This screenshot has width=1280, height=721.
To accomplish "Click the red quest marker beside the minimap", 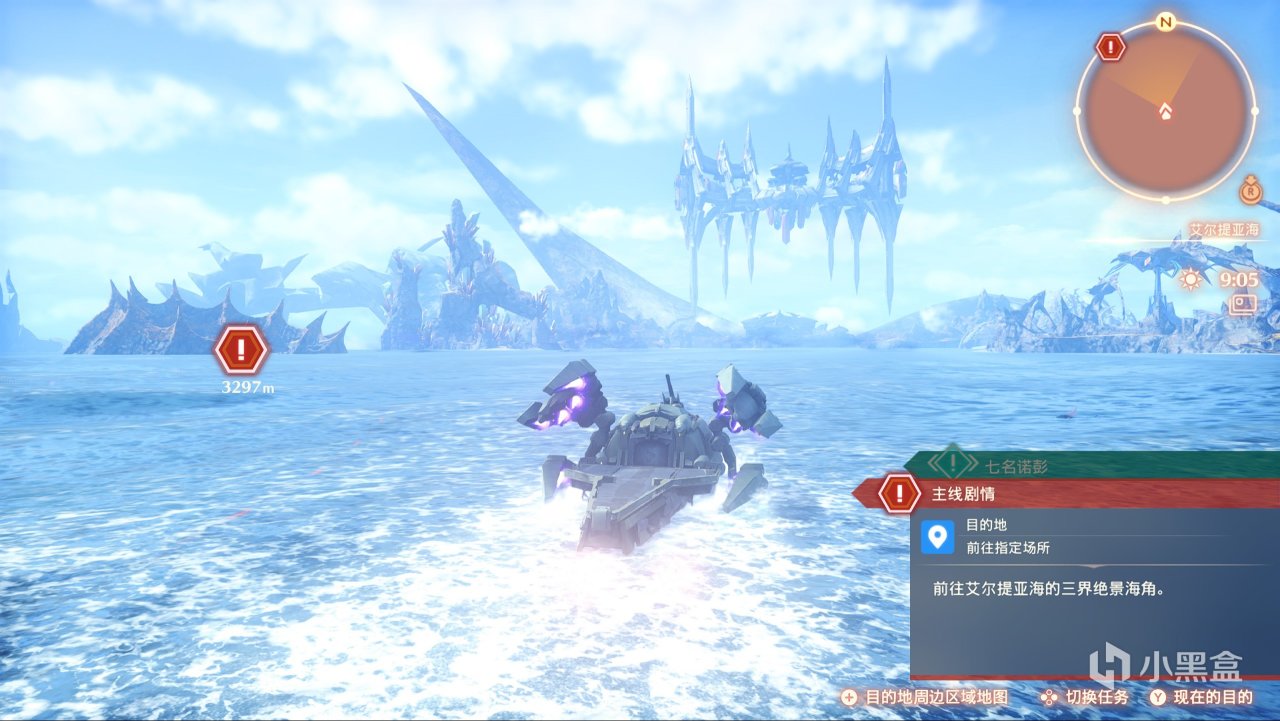I will coord(1110,46).
